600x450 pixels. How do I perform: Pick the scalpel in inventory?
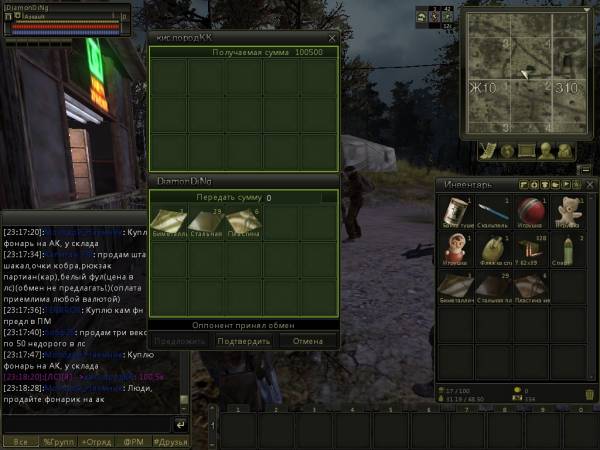click(x=494, y=212)
